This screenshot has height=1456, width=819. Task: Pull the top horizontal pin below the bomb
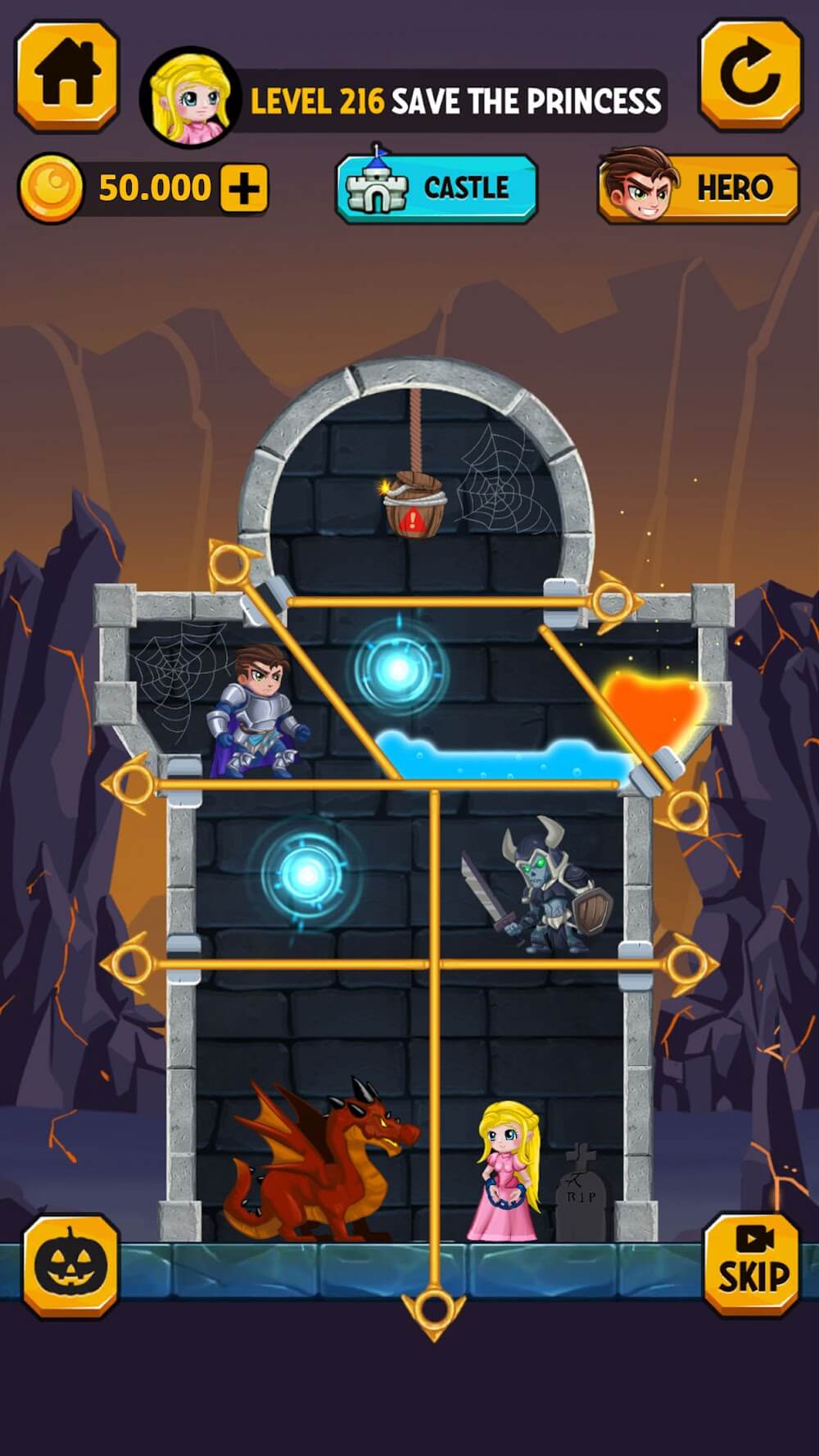click(x=614, y=604)
